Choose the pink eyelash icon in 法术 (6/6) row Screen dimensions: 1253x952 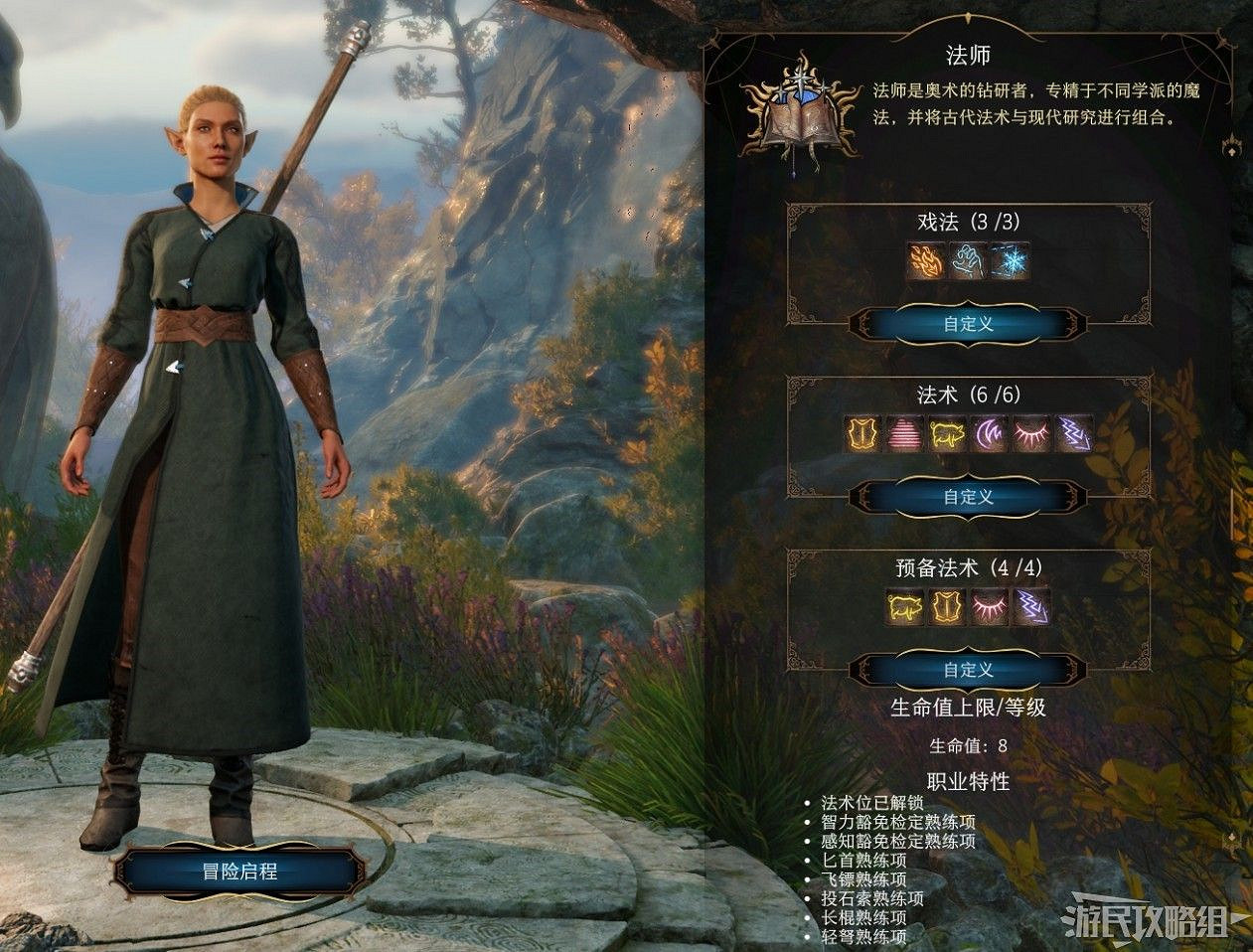coord(1030,434)
